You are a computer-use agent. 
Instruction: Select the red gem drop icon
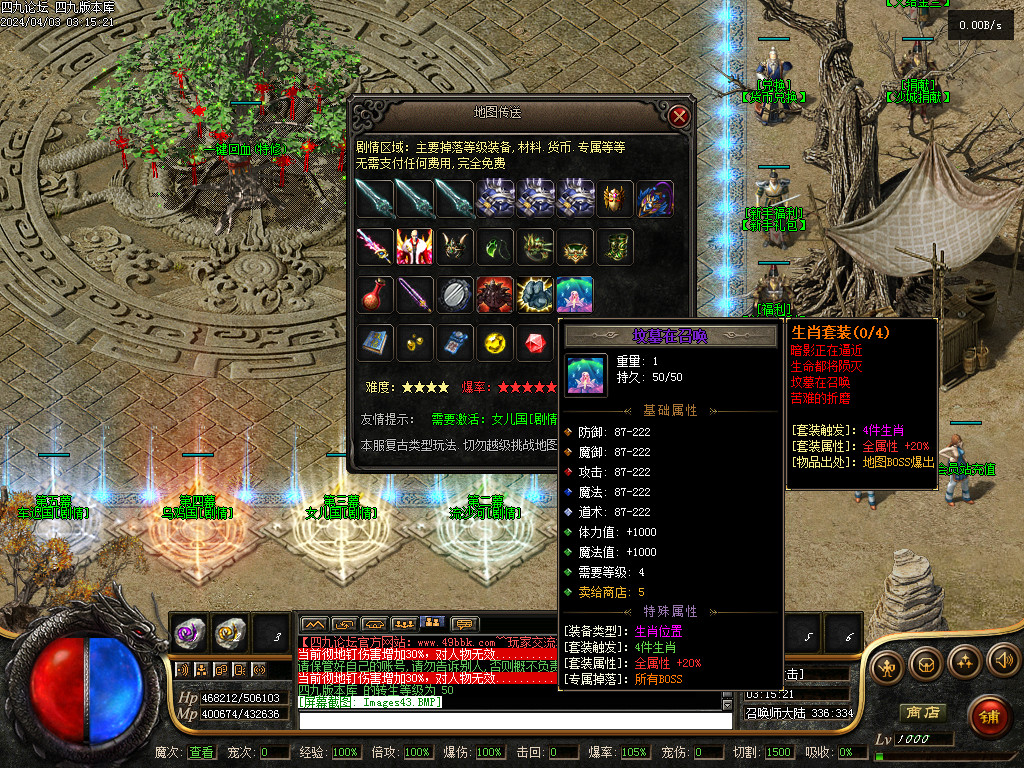point(535,344)
